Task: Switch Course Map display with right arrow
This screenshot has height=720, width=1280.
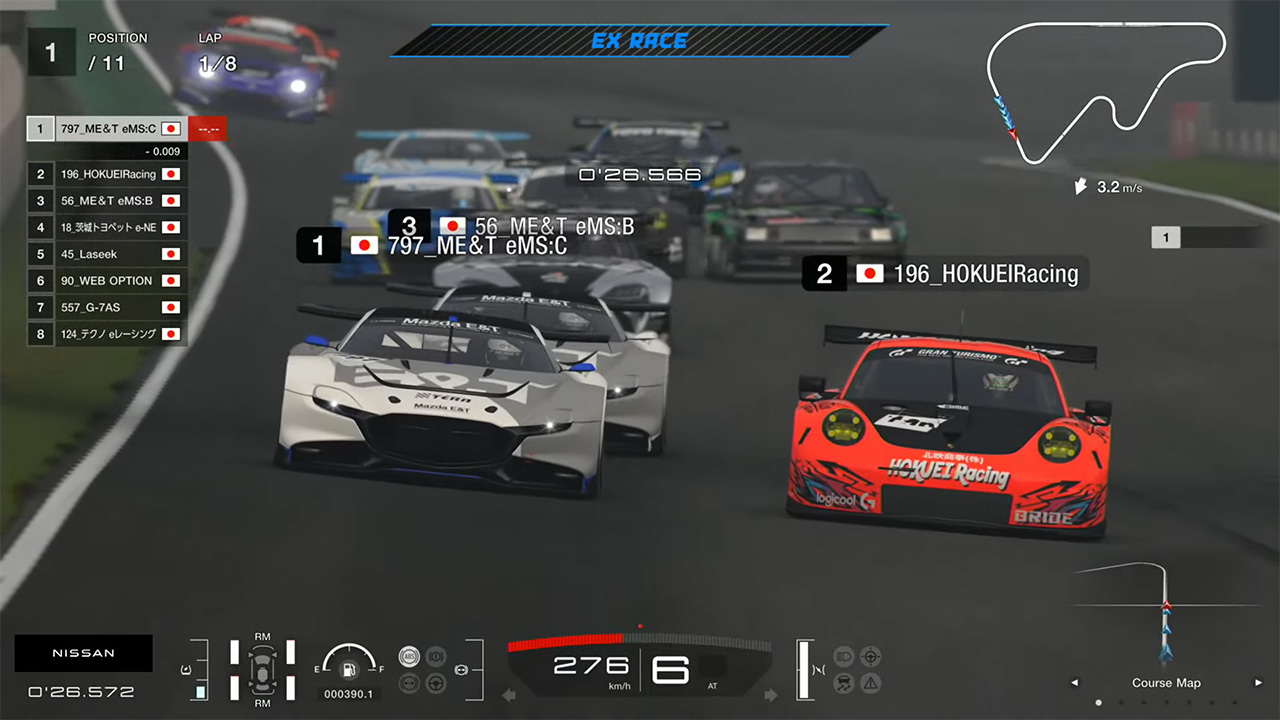Action: (1258, 683)
